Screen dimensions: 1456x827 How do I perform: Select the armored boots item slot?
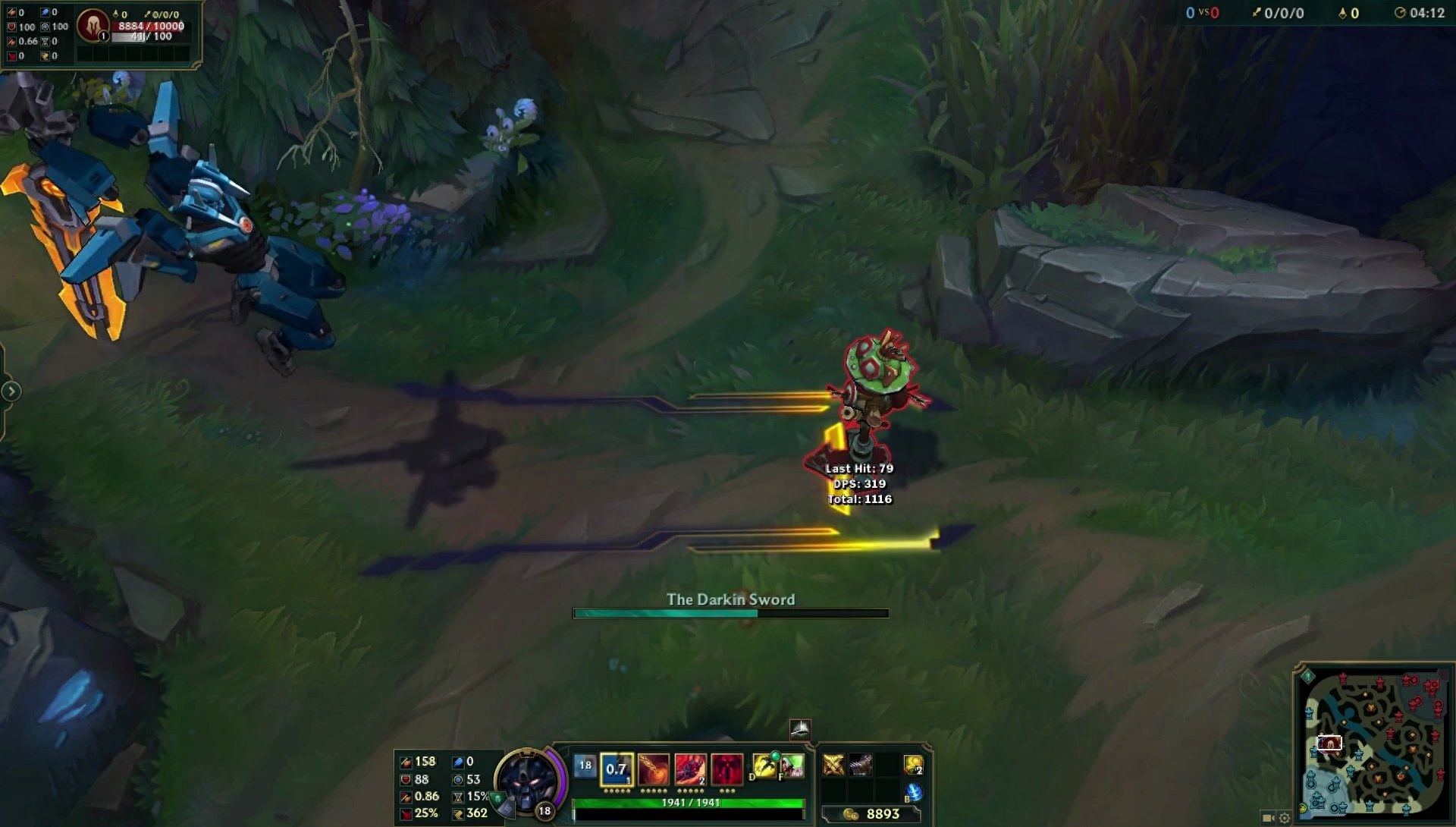coord(861,765)
